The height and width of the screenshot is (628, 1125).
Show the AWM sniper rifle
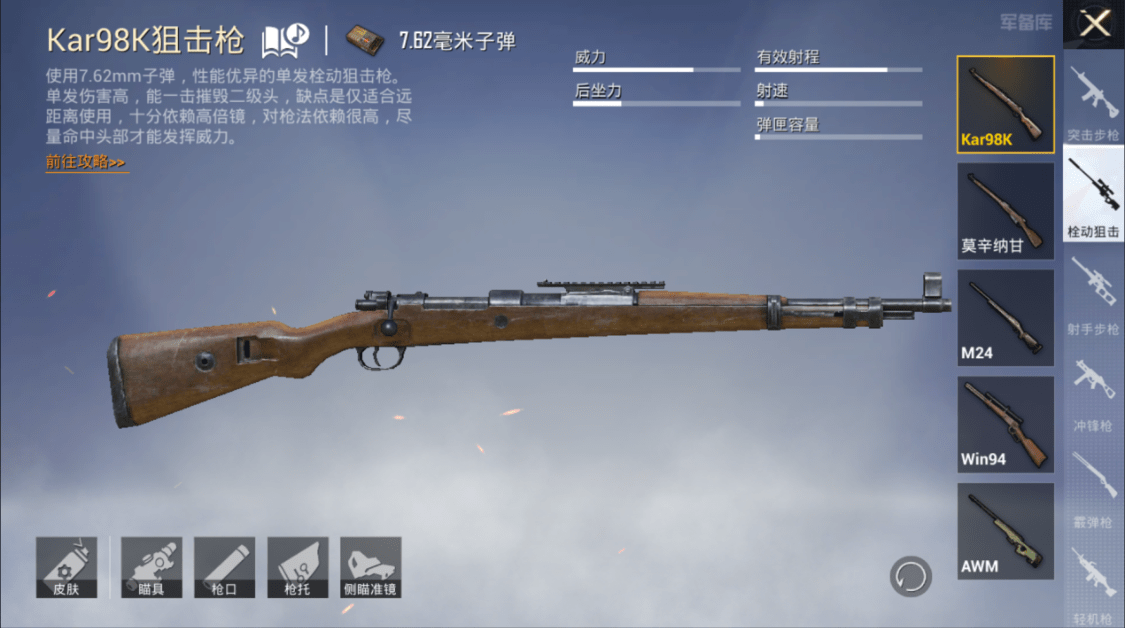click(1005, 531)
